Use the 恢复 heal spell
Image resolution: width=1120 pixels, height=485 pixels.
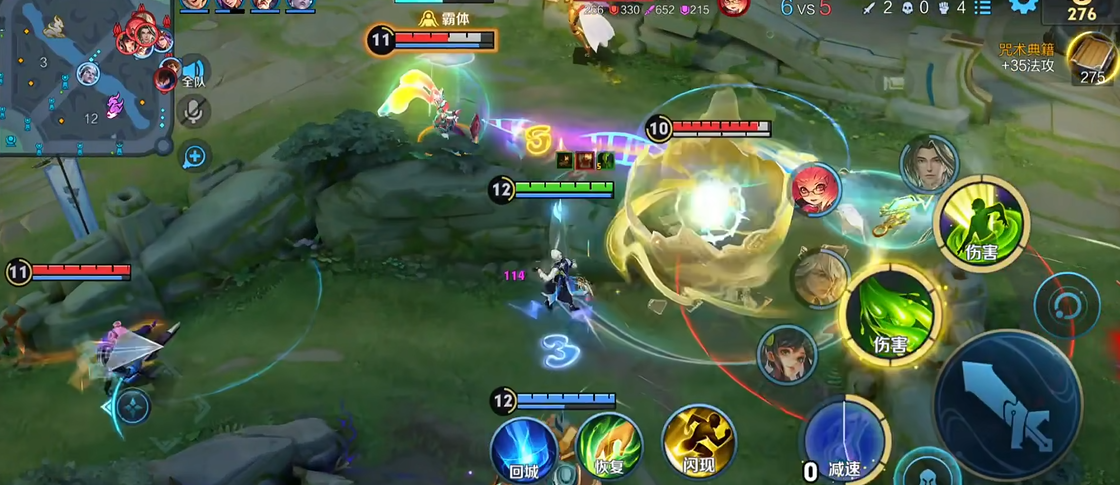608,447
